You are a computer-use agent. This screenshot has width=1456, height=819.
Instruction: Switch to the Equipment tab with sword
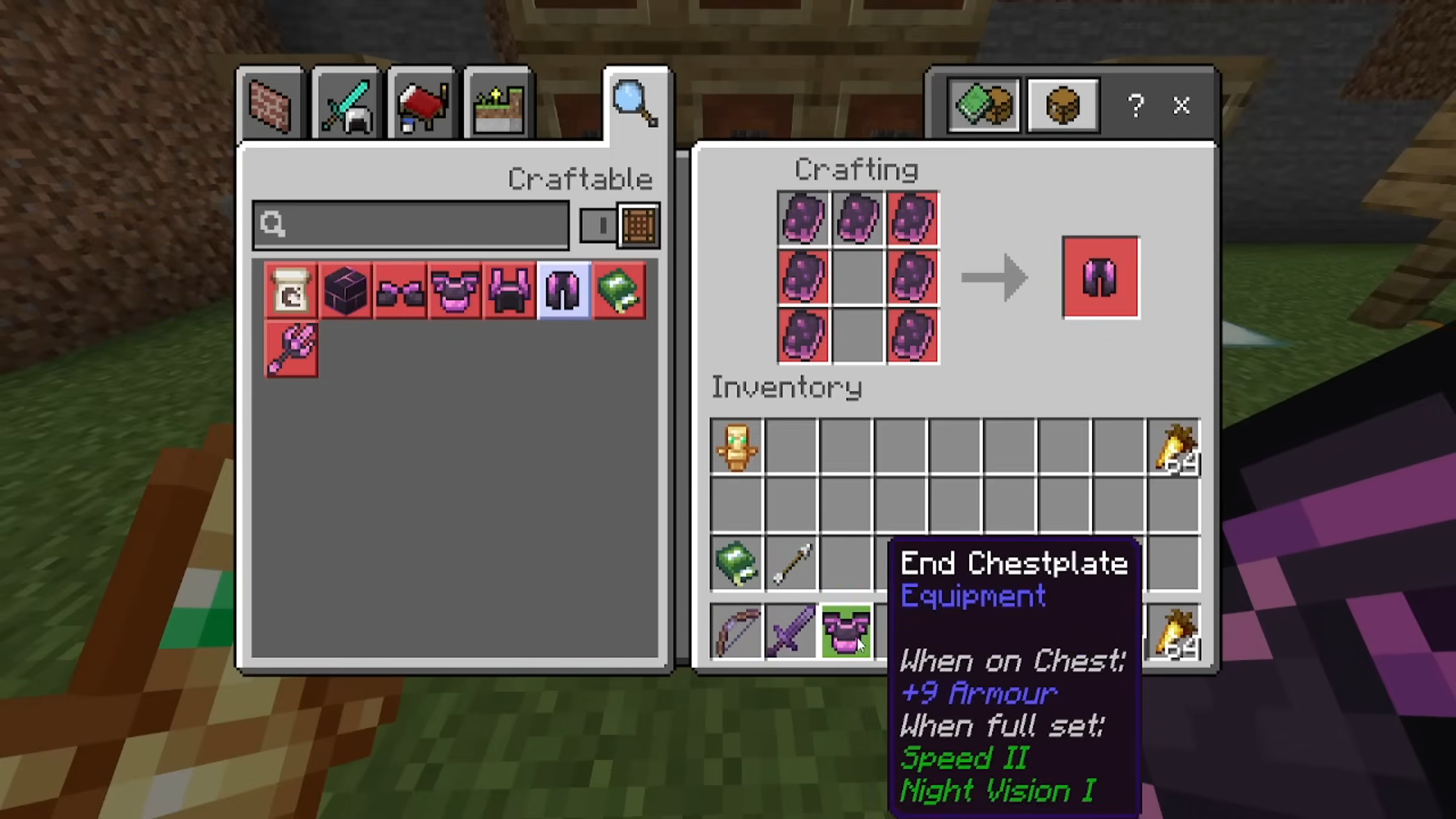[x=346, y=105]
